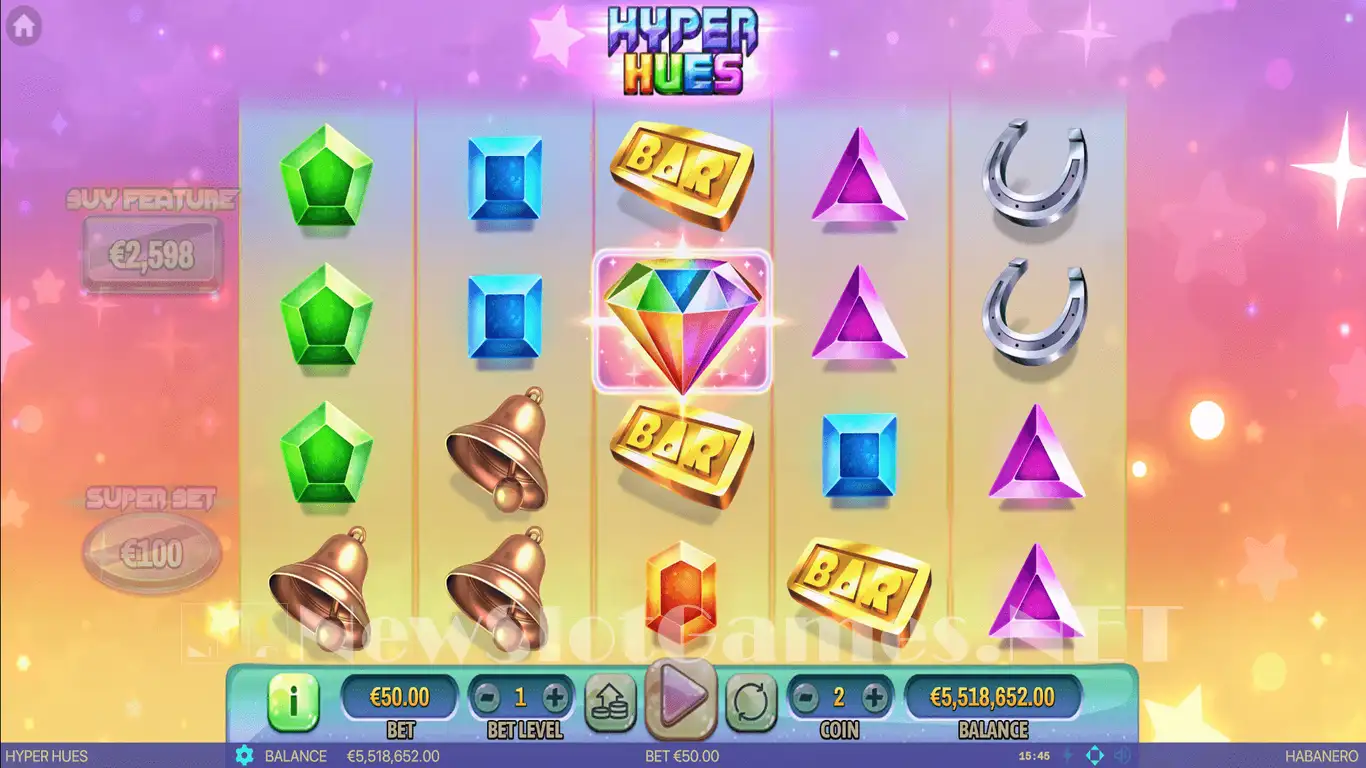Decrease the bet level

pos(485,697)
